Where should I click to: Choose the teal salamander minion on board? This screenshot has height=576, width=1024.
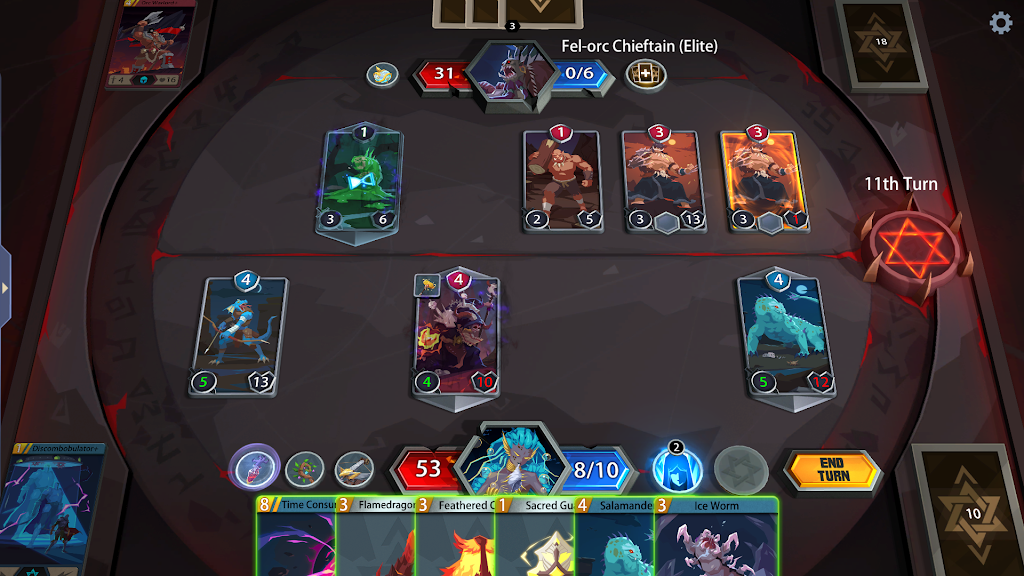785,336
